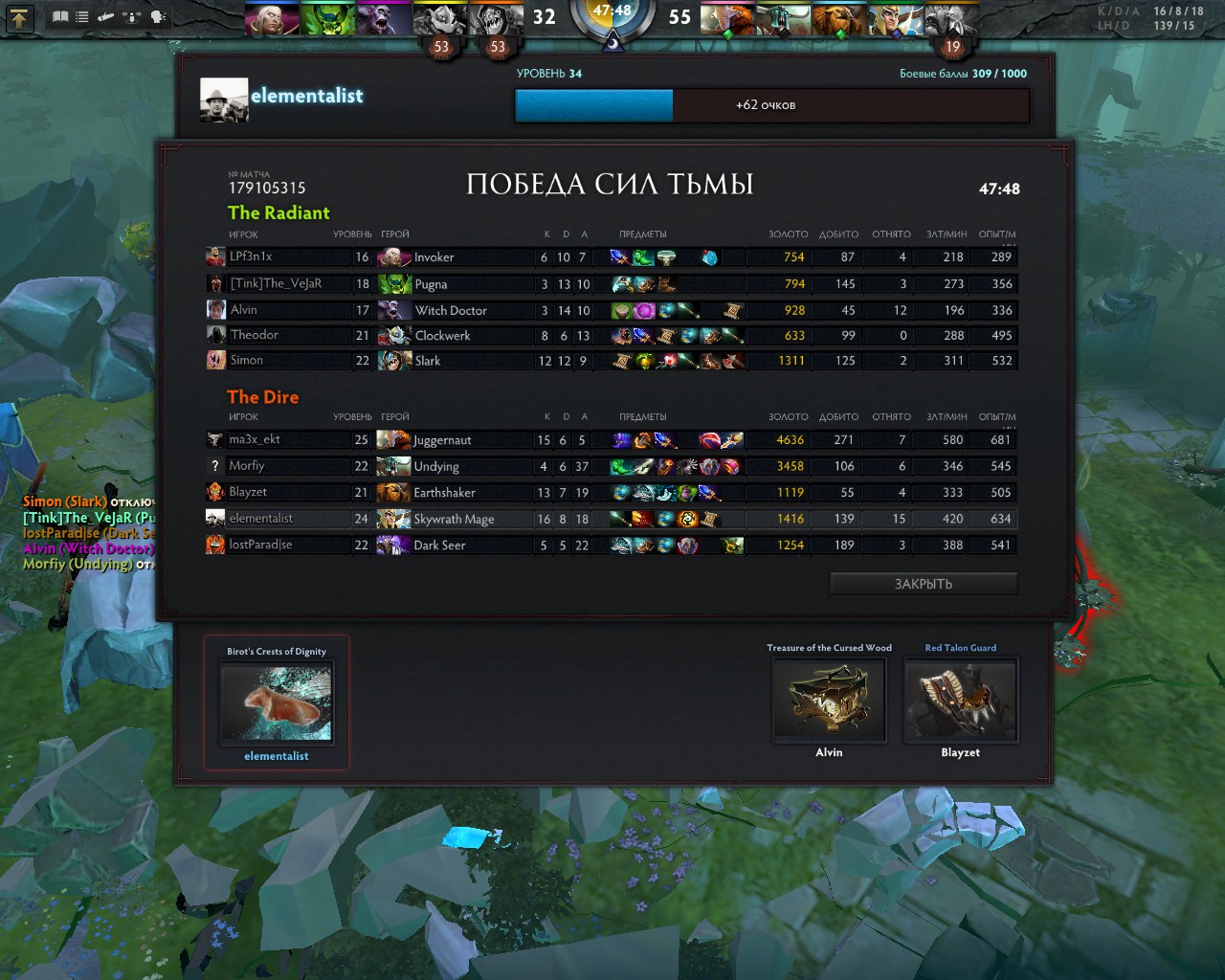This screenshot has width=1225, height=980.
Task: Select Skywrath Mage portrait in the top bar
Action: 895,18
